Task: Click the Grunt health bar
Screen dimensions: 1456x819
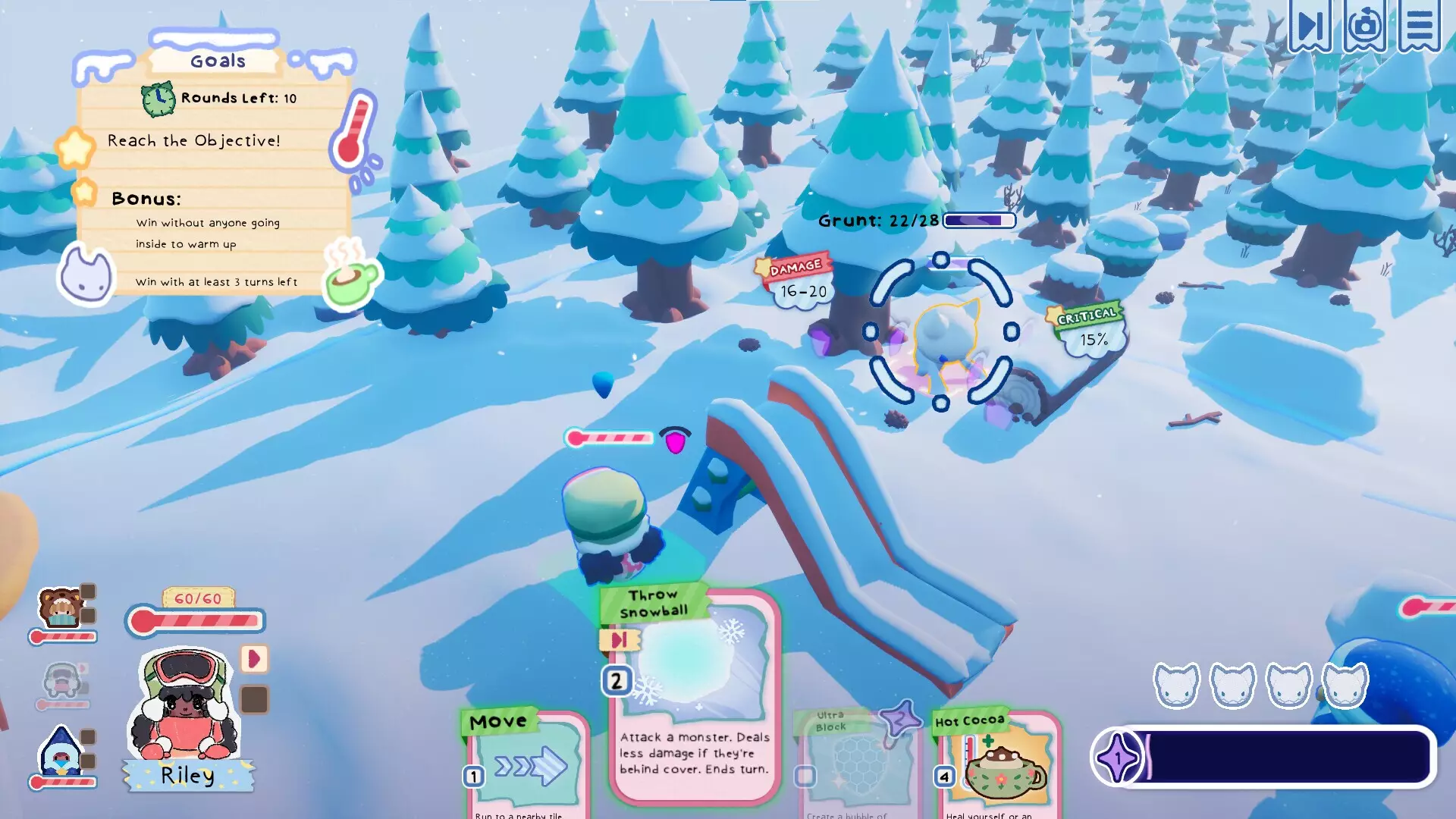Action: [977, 221]
